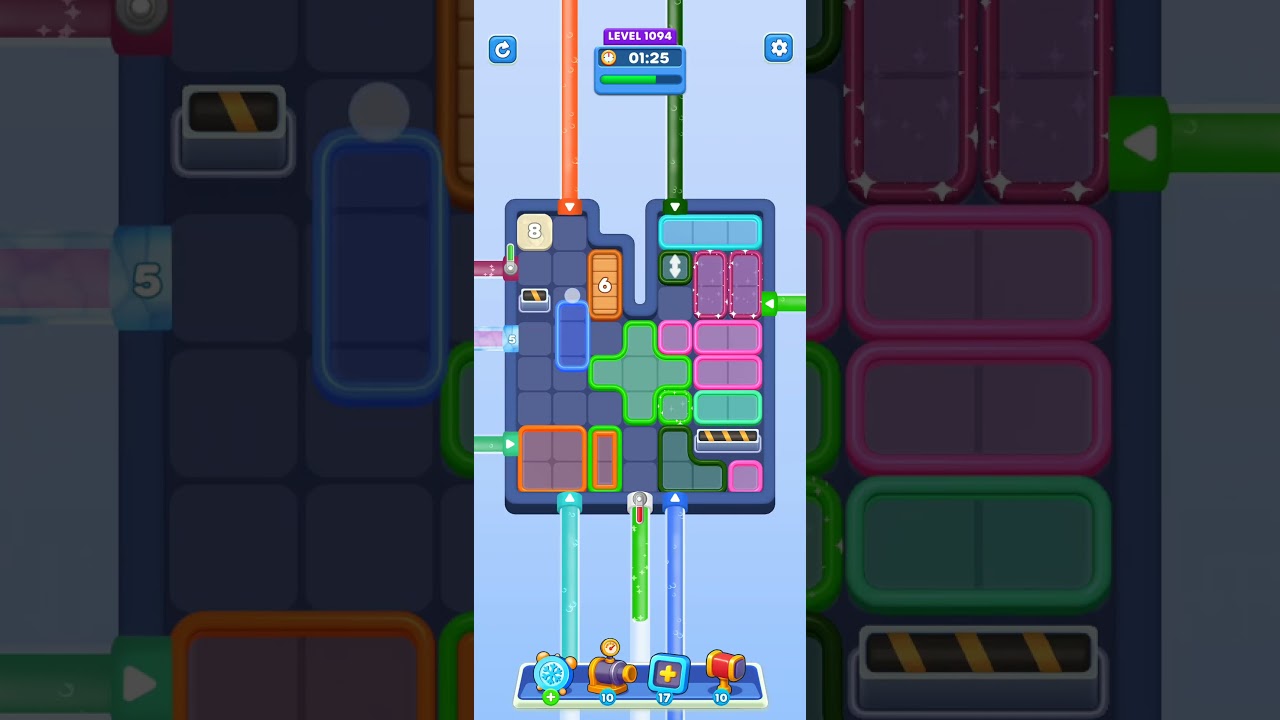This screenshot has height=720, width=1280.
Task: Tap the blue up arrow at board bottom
Action: [676, 496]
